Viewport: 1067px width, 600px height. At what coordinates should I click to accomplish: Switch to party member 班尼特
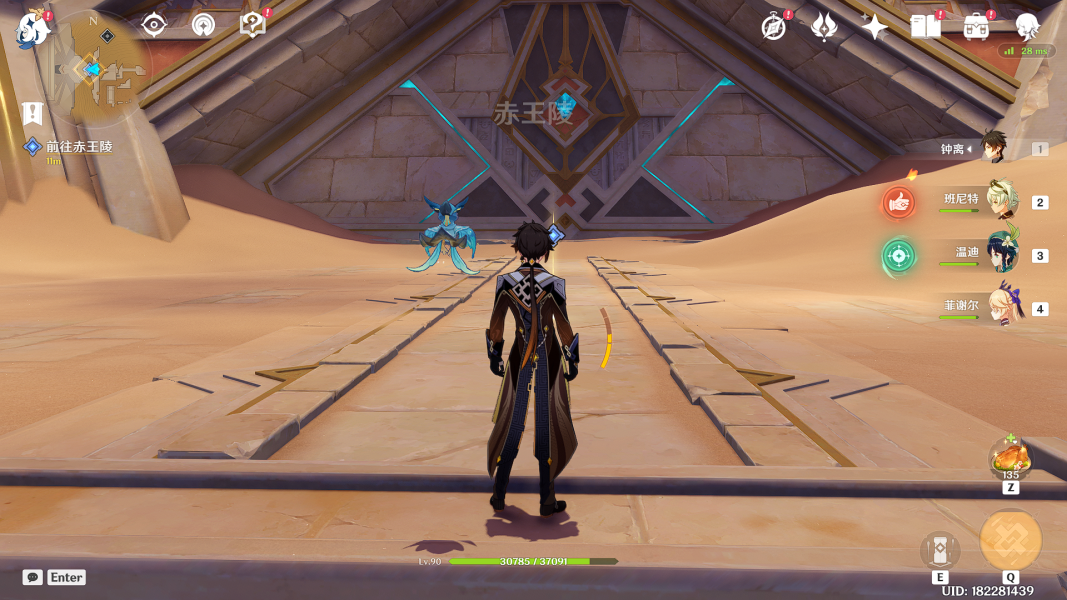1002,200
